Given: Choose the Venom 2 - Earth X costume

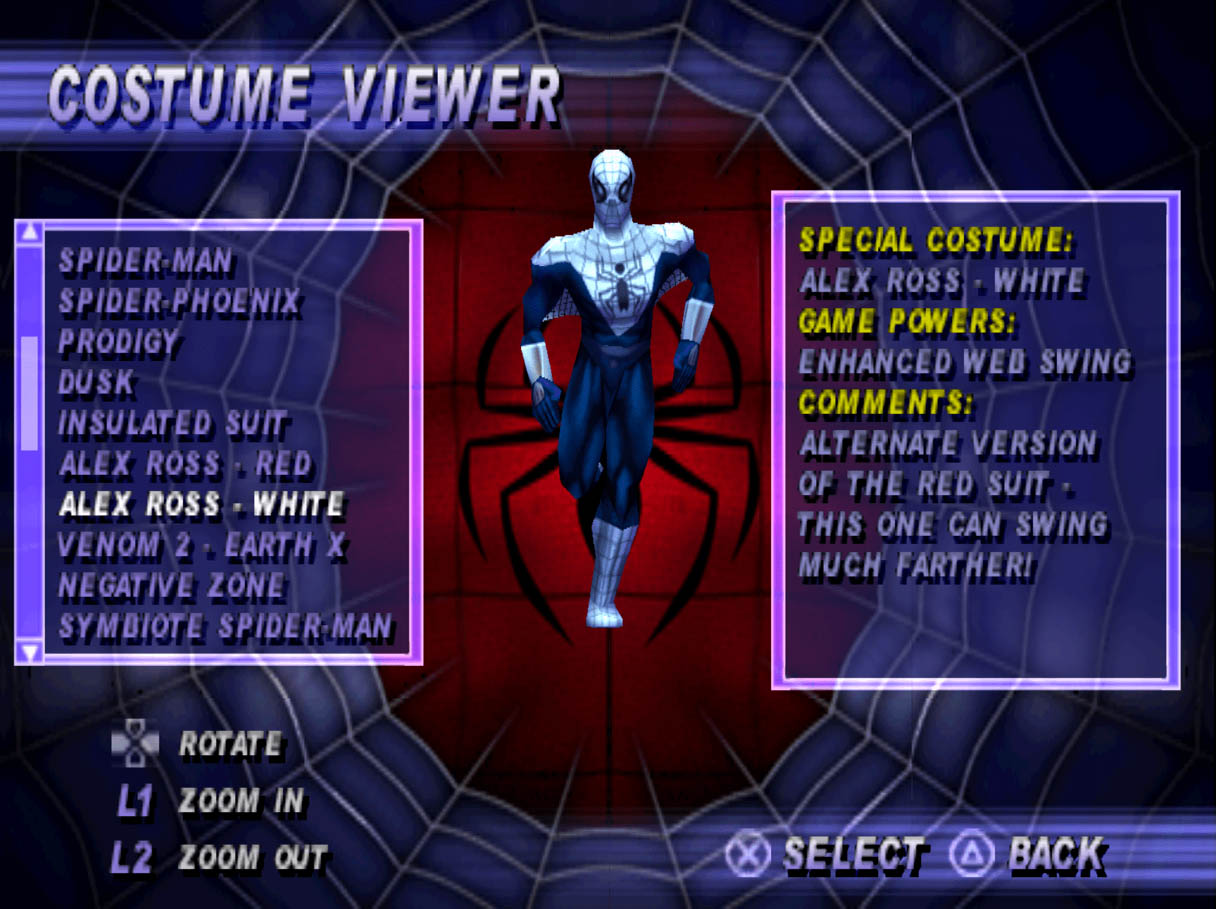Looking at the screenshot, I should click(202, 546).
